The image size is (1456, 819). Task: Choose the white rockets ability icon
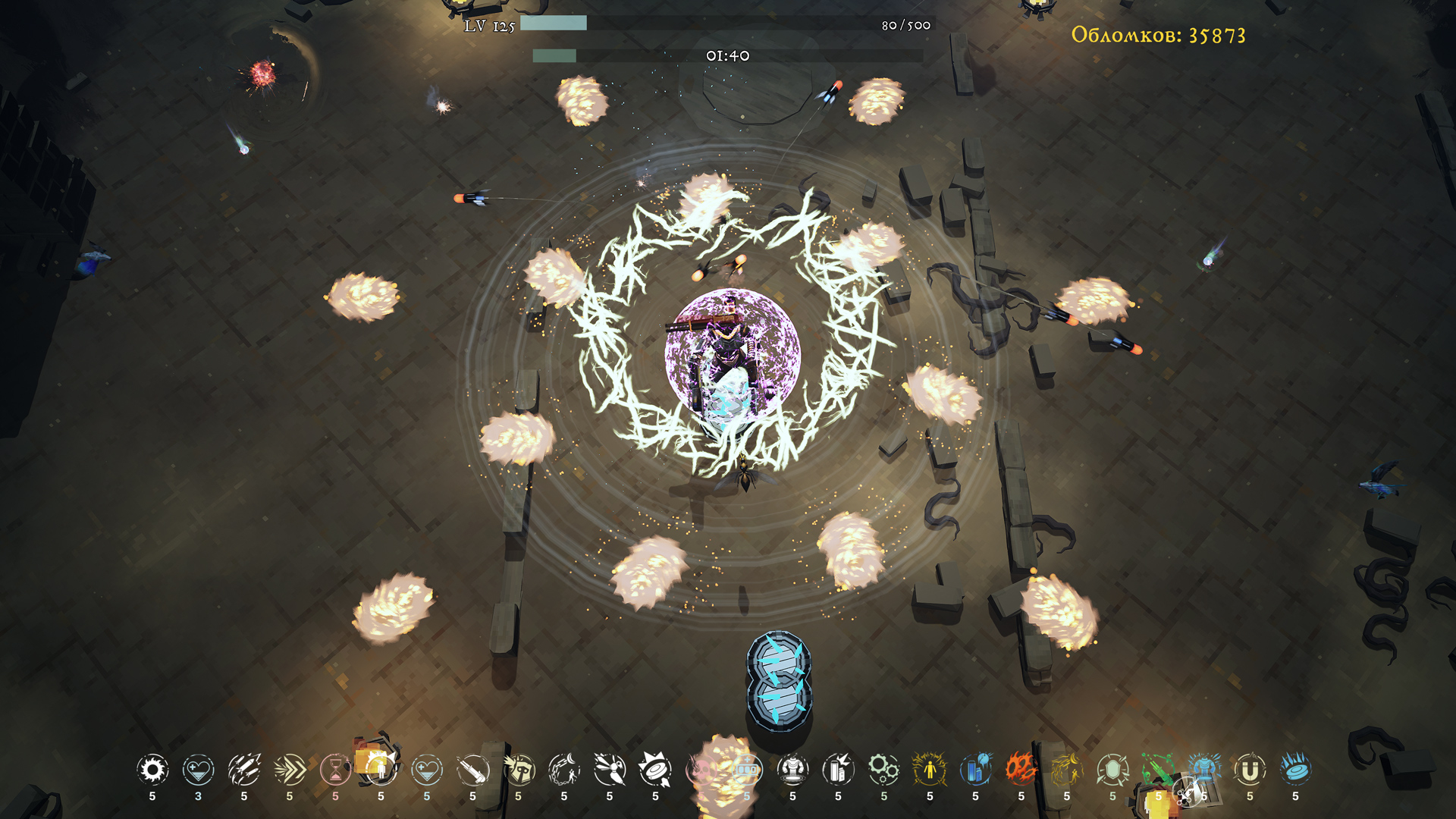point(244,770)
